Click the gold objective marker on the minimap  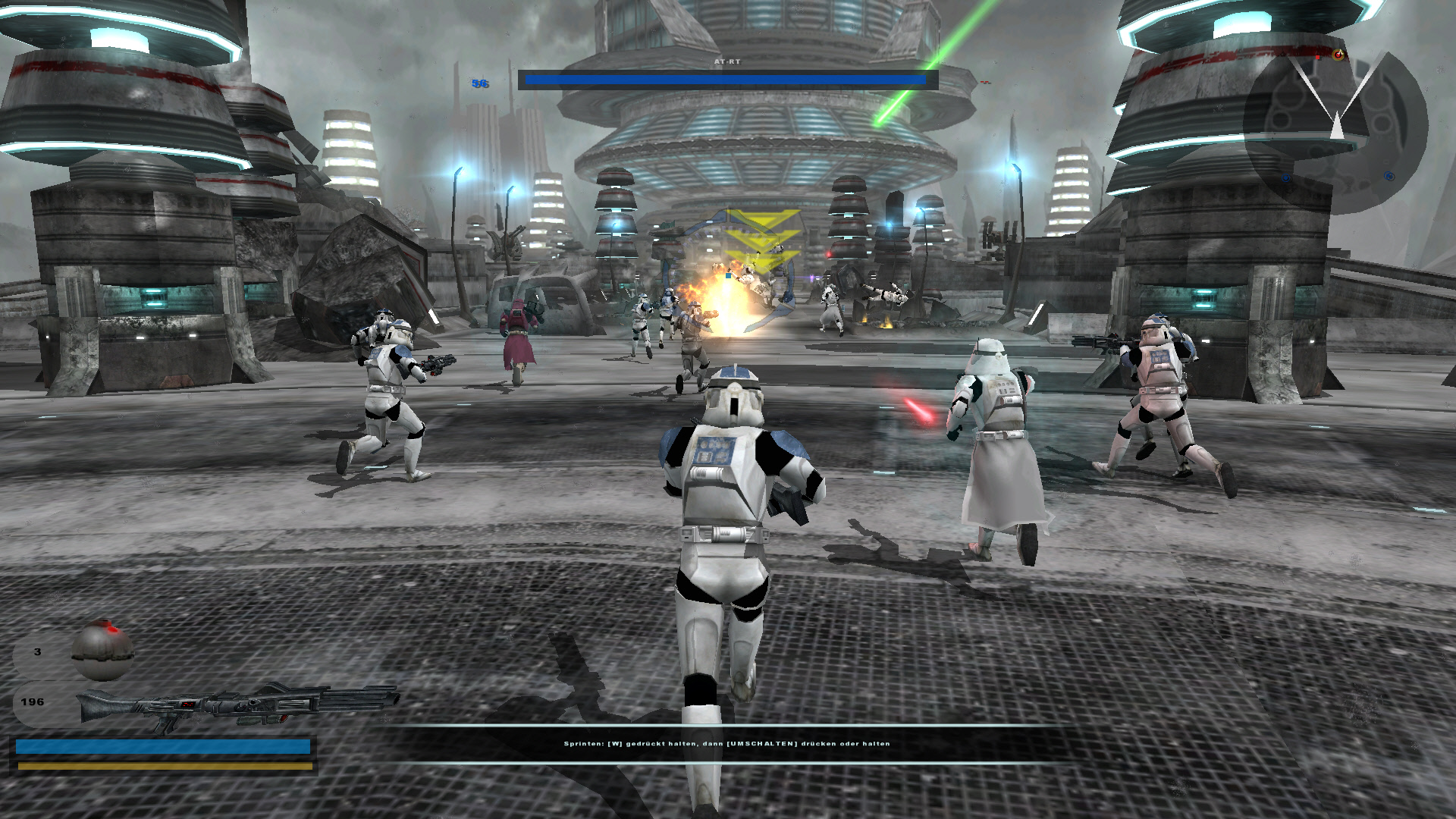tap(1338, 55)
